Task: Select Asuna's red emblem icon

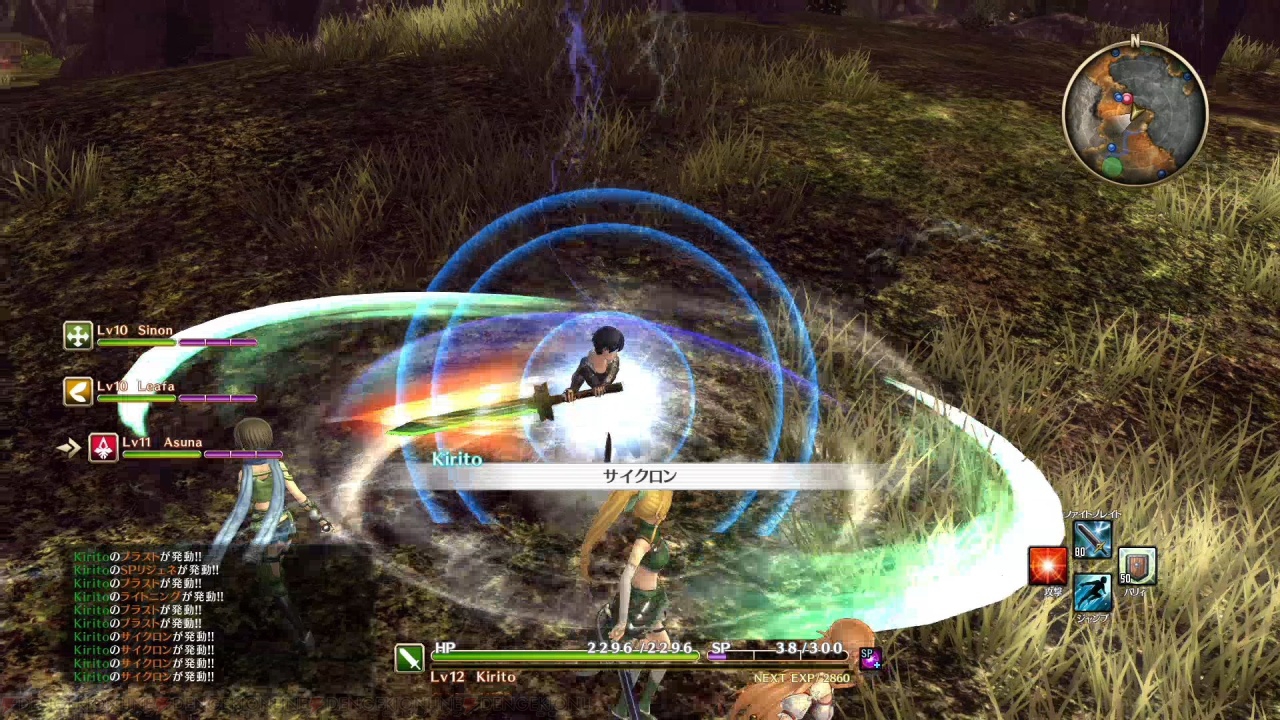Action: tap(103, 447)
